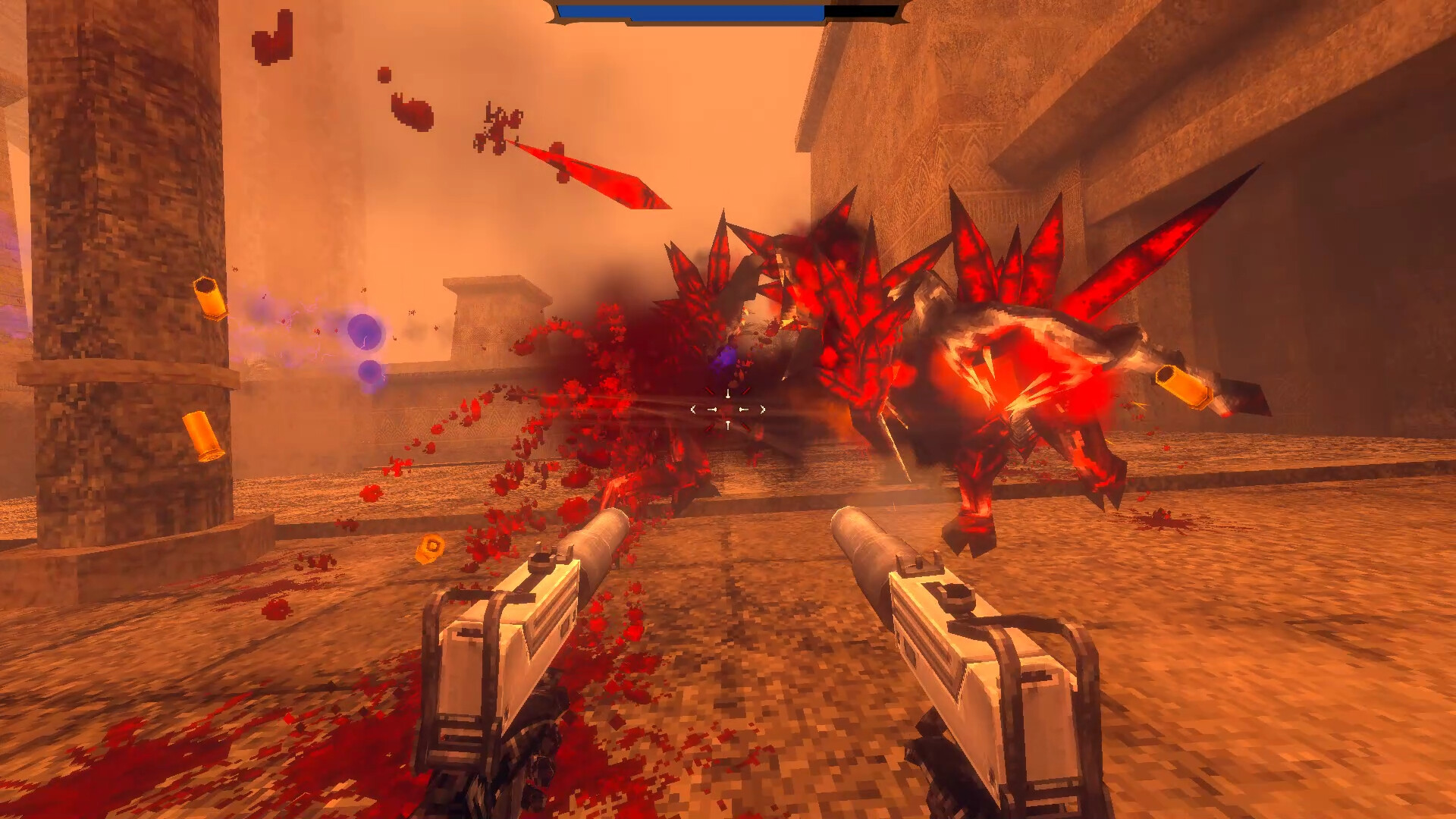1456x819 pixels.
Task: Click the center dot of the crosshair reticle
Action: click(728, 409)
